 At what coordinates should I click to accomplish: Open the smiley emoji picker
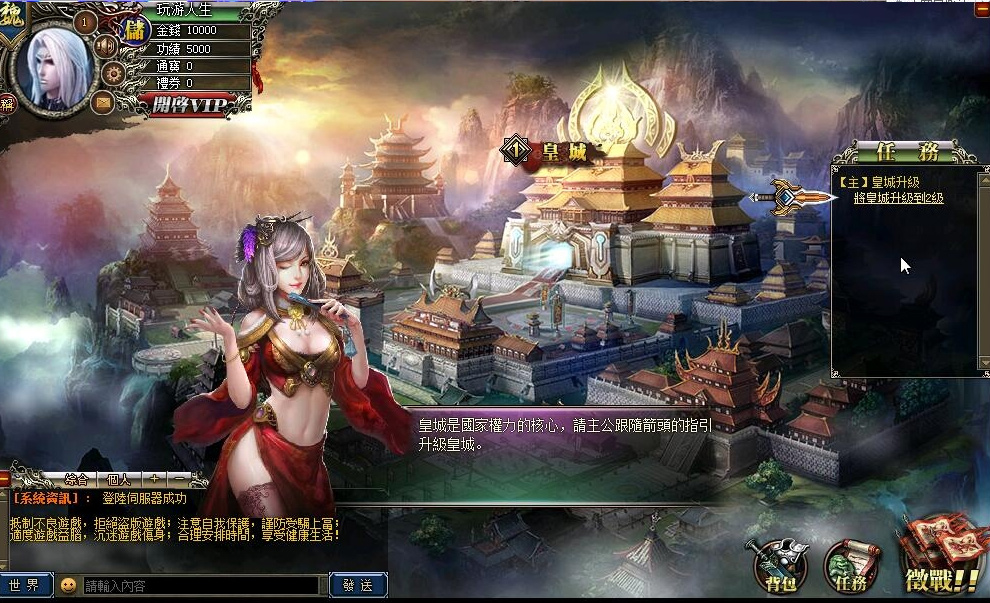coord(68,586)
